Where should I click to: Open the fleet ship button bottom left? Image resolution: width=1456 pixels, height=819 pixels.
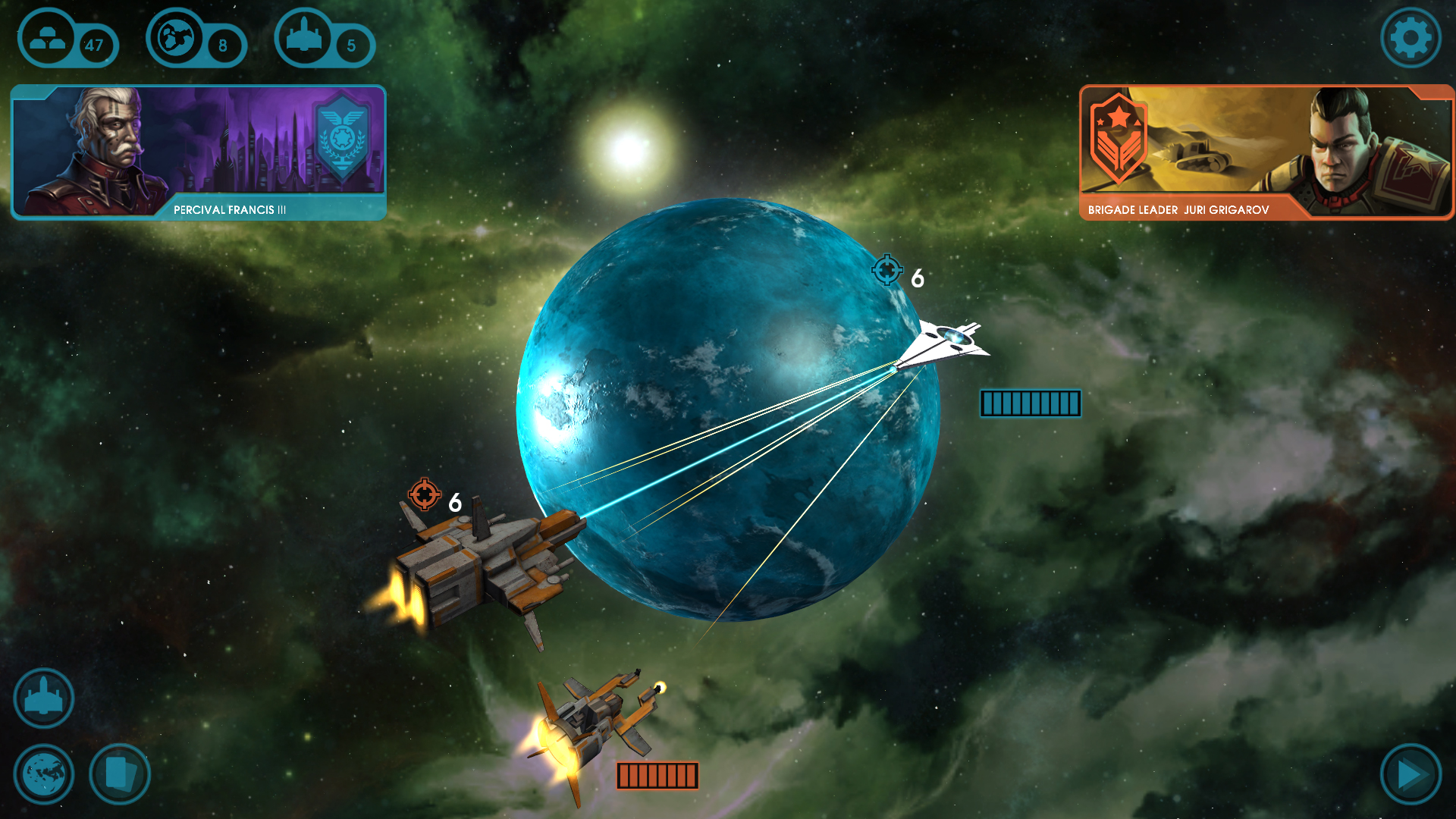tap(43, 698)
